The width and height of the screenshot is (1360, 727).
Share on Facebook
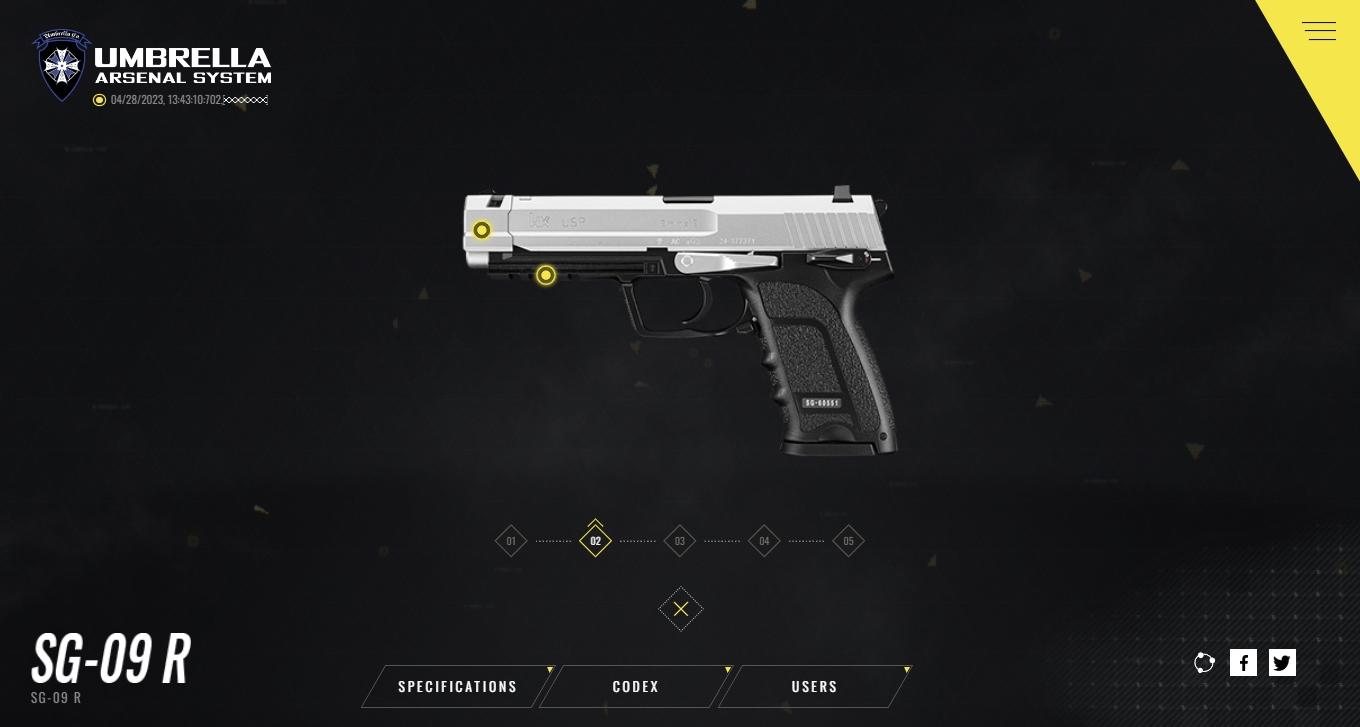click(x=1243, y=662)
